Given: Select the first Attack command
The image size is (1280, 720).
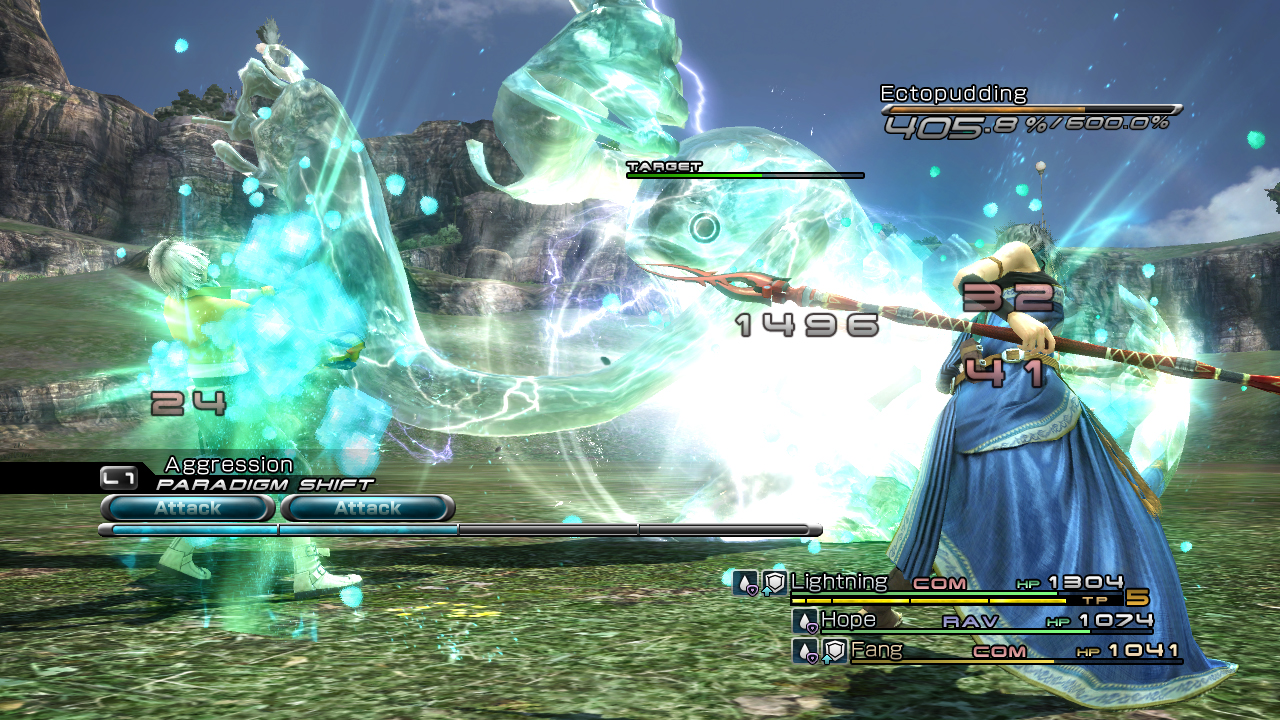Looking at the screenshot, I should click(x=186, y=509).
